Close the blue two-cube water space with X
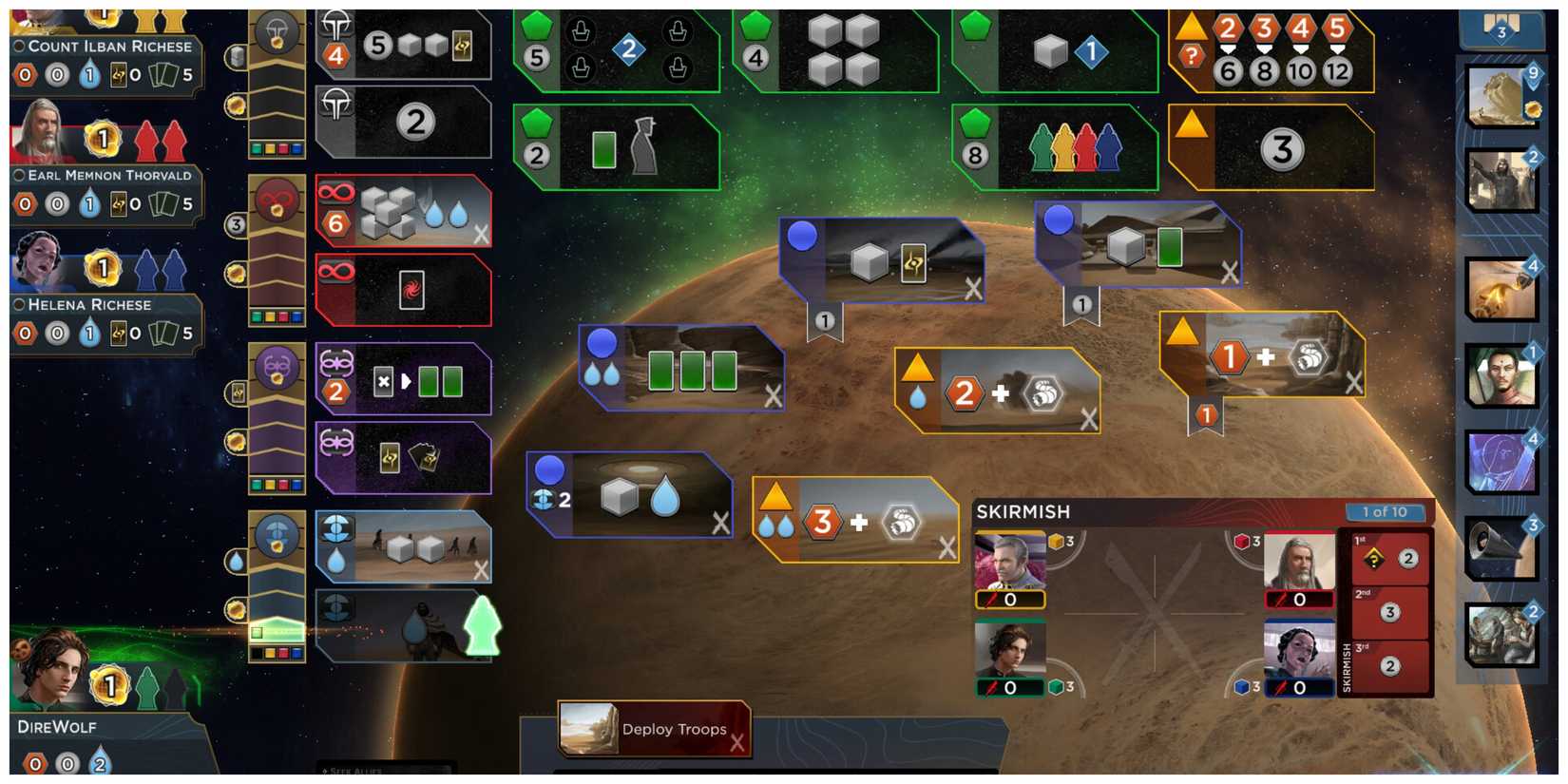This screenshot has width=1568, height=784. [x=717, y=524]
